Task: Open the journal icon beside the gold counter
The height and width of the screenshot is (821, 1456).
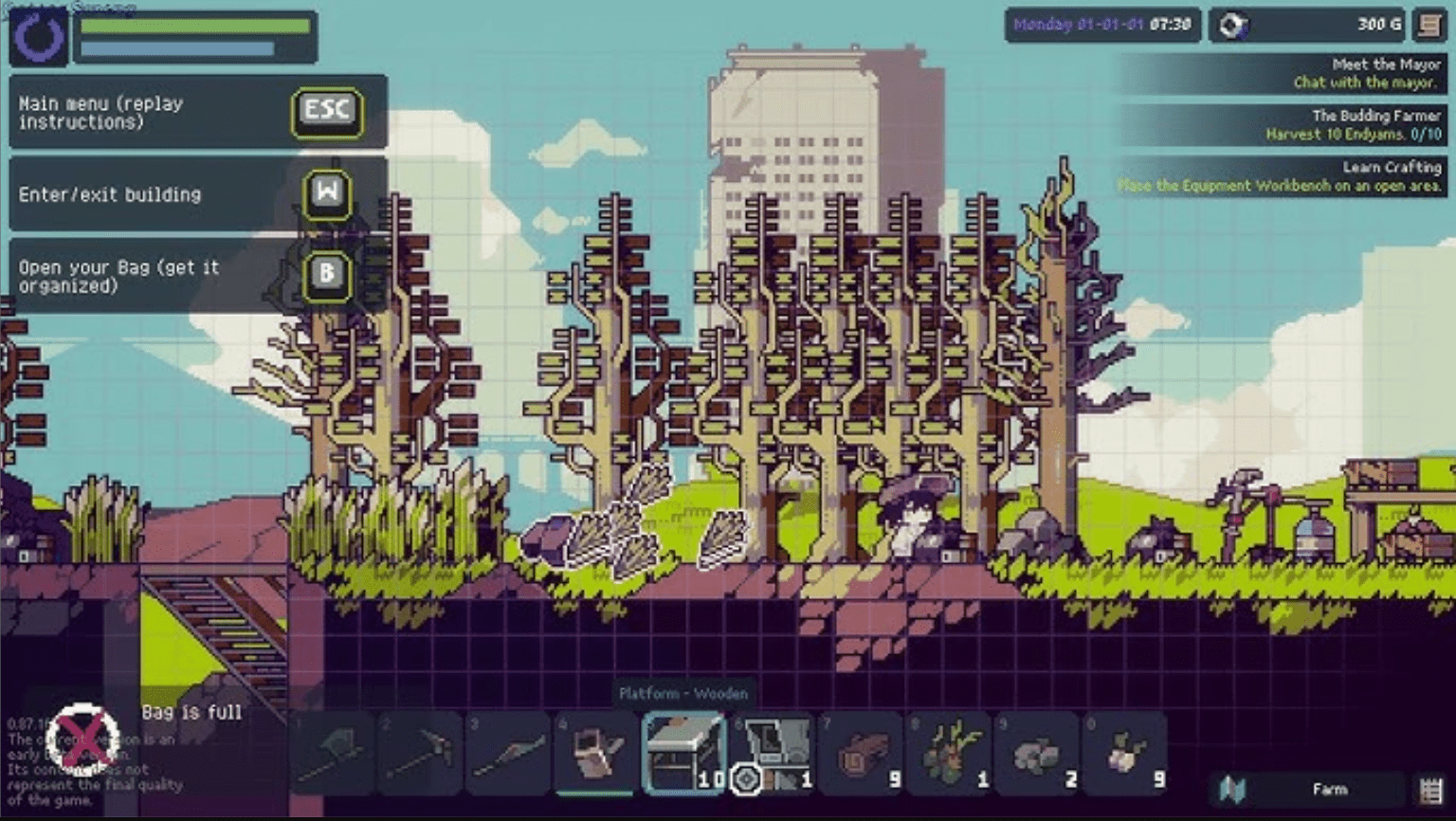Action: [1428, 26]
